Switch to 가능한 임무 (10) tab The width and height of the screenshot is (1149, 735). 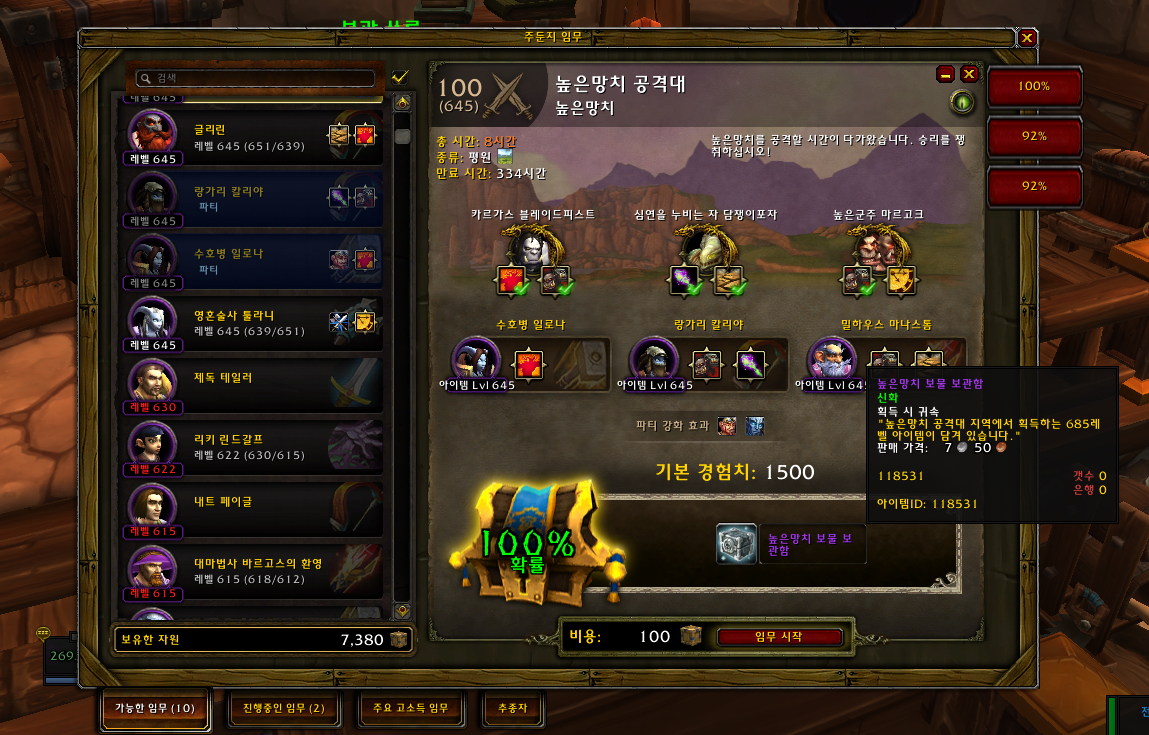(155, 708)
